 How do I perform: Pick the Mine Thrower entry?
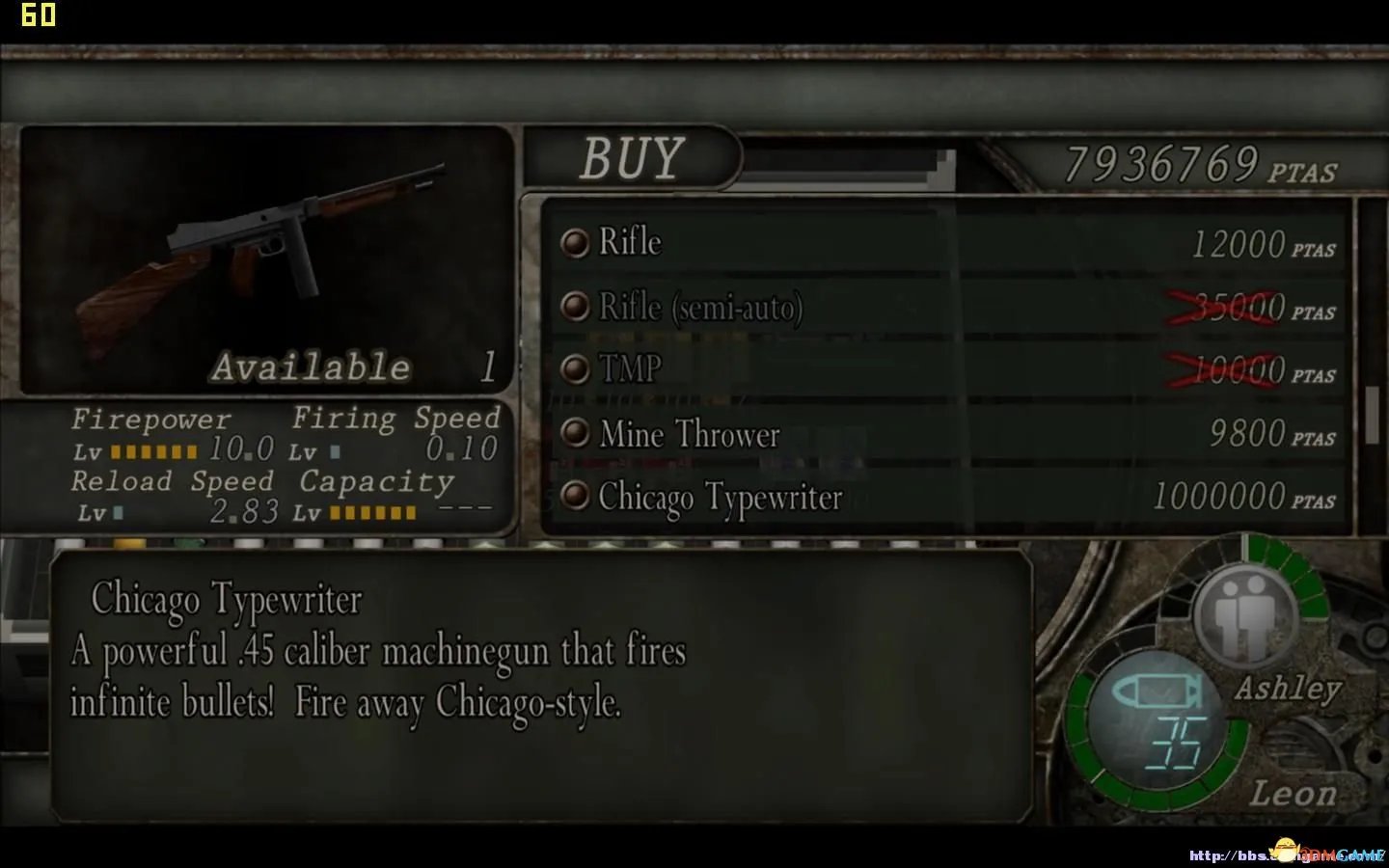pyautogui.click(x=689, y=434)
